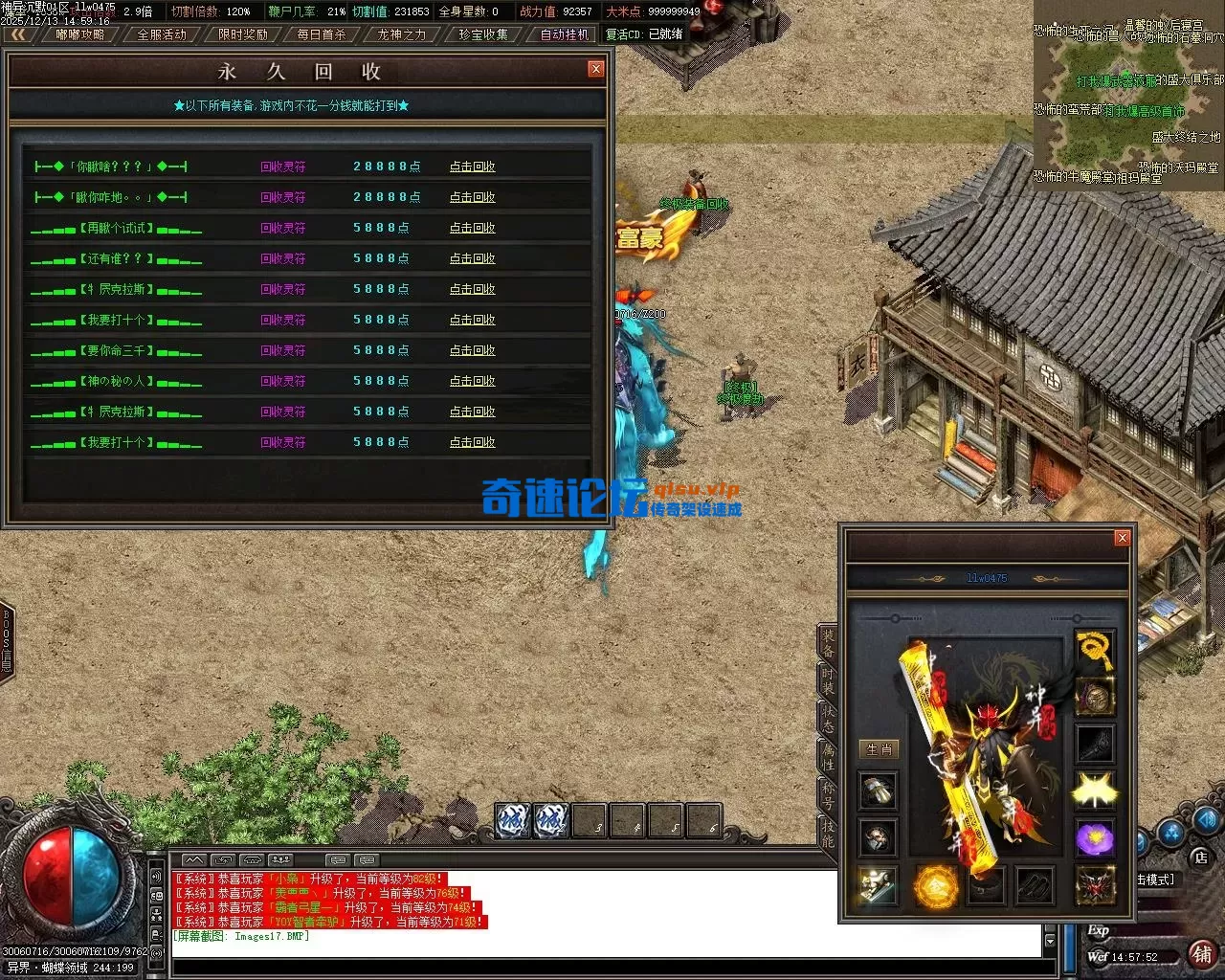
Task: Collapse the top menu with the double chevron
Action: [19, 33]
